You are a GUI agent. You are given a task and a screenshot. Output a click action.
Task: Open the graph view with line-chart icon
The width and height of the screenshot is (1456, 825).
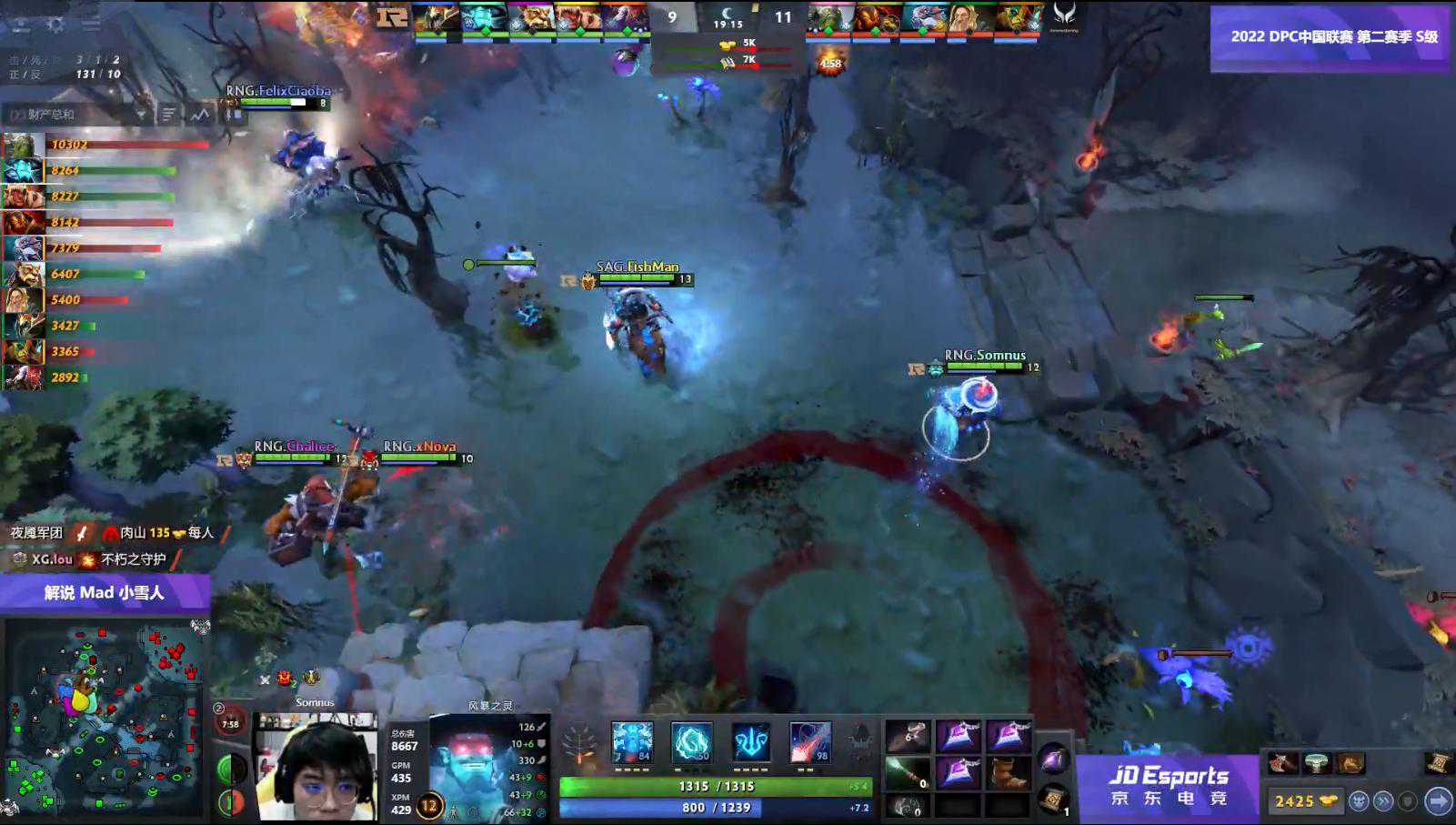(x=200, y=115)
